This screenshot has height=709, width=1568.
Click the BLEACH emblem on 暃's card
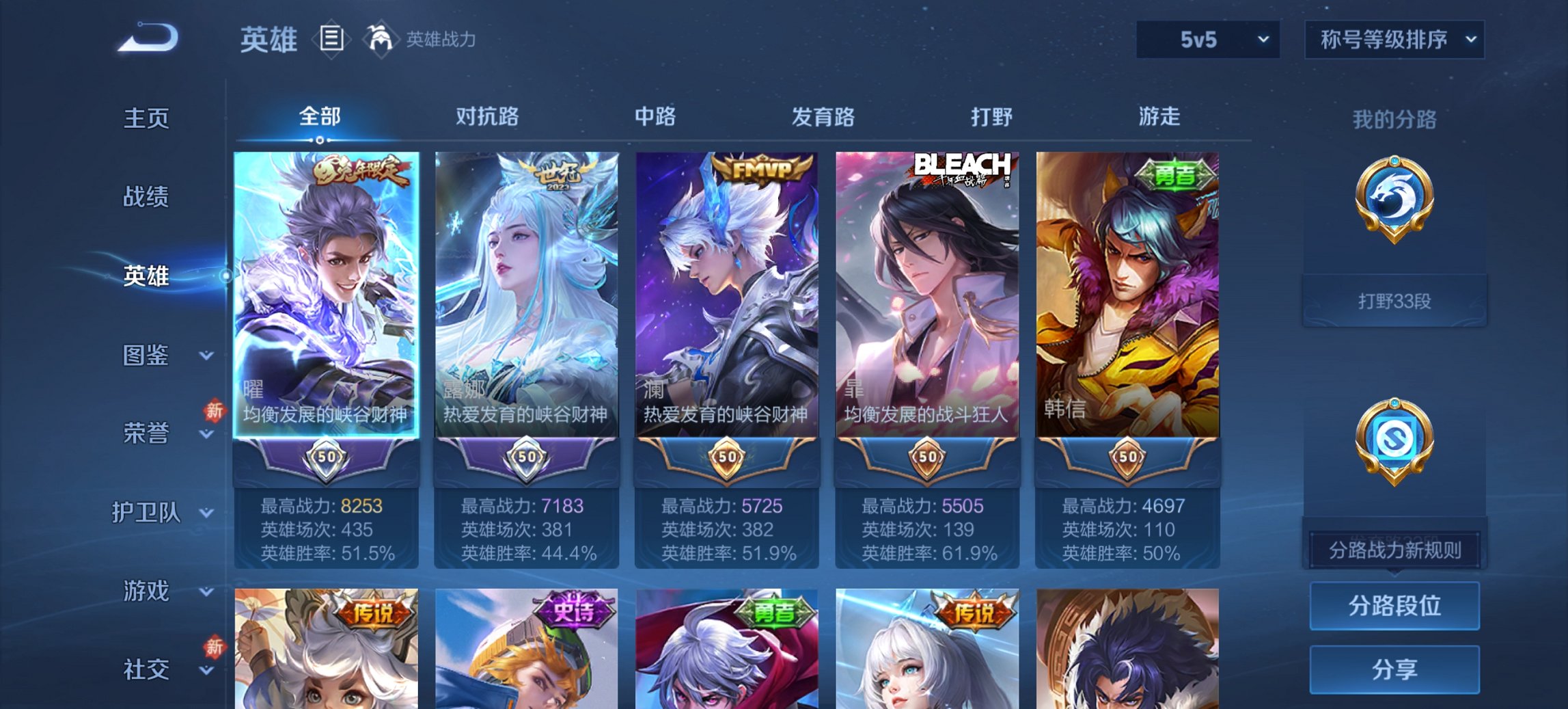coord(965,164)
